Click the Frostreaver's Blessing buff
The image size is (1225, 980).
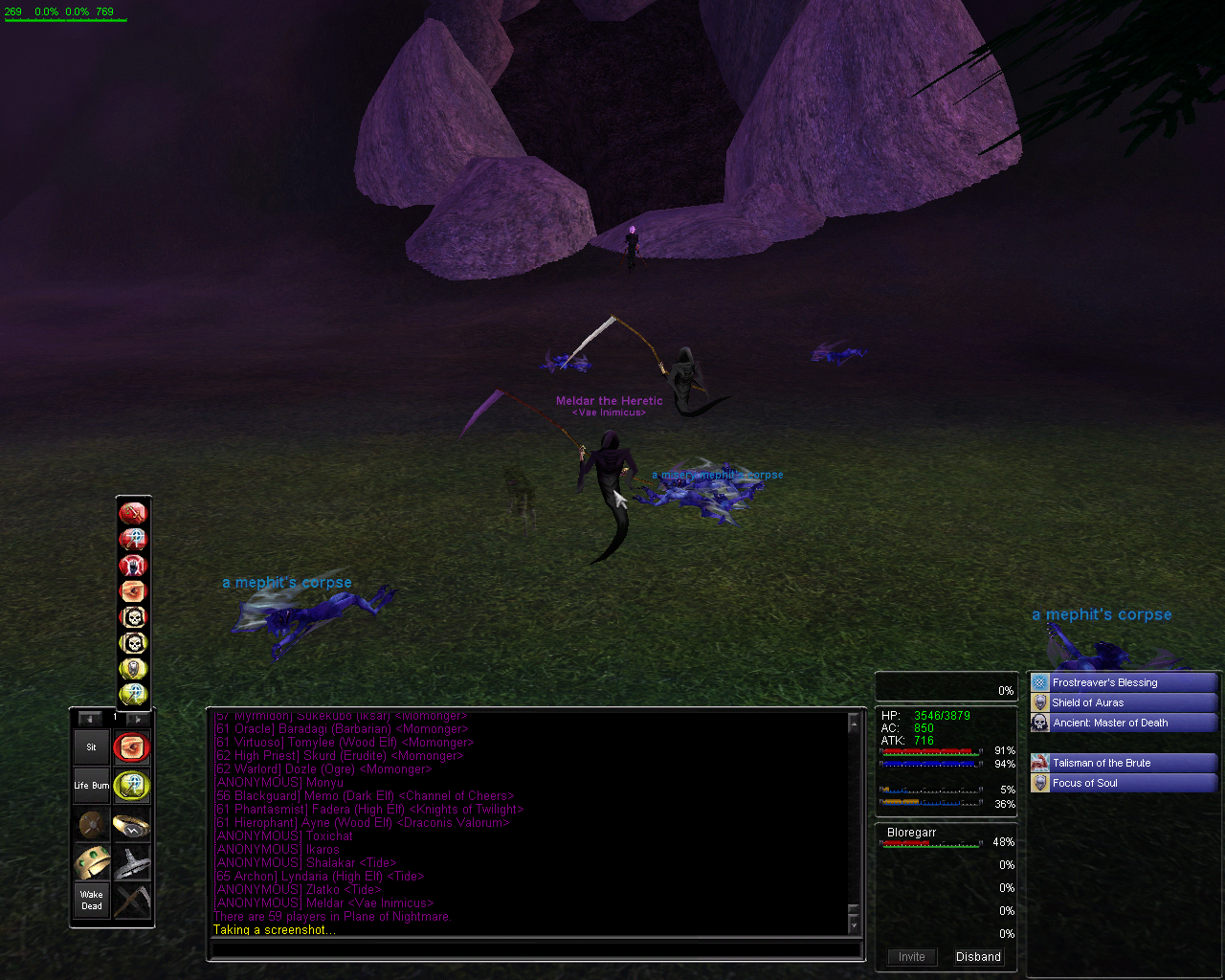click(x=1123, y=682)
